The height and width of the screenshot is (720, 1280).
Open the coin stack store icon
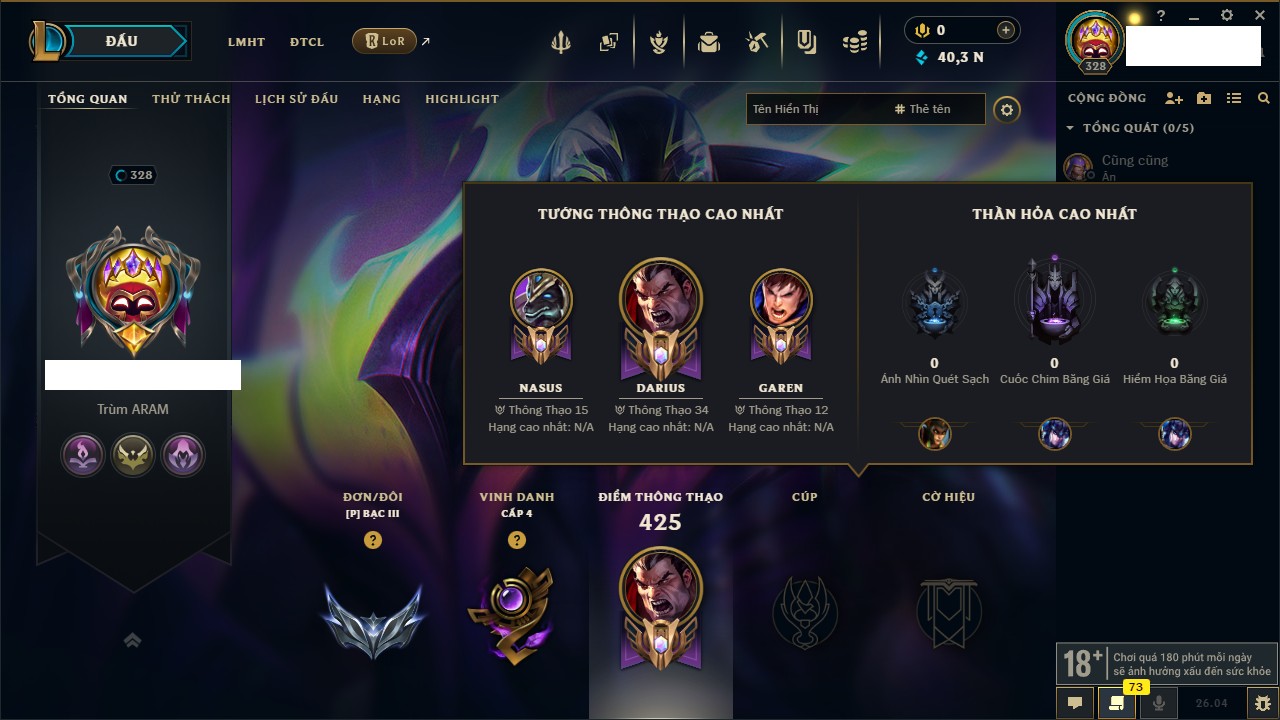coord(854,43)
